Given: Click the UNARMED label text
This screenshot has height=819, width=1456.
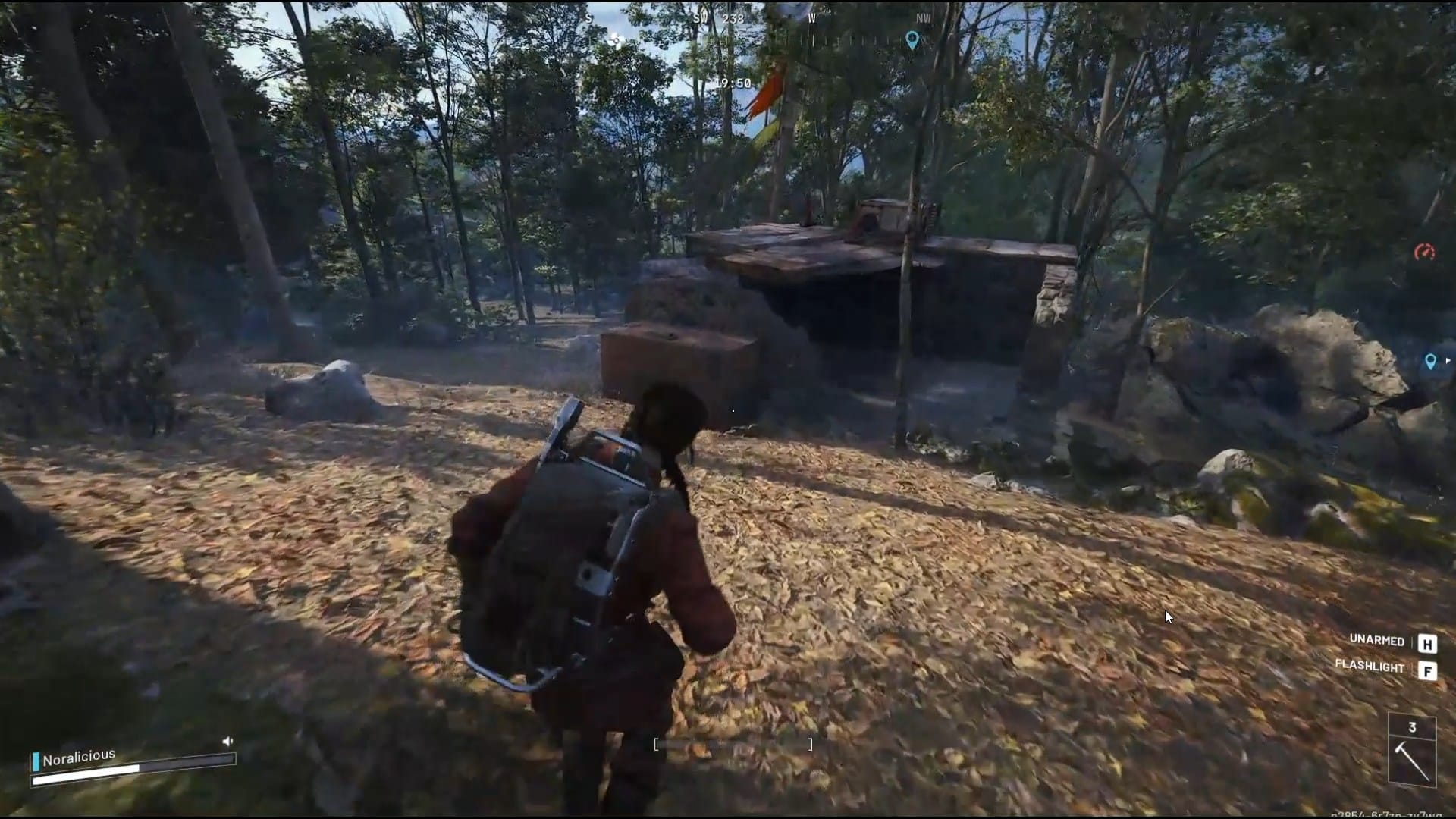Looking at the screenshot, I should pos(1376,642).
